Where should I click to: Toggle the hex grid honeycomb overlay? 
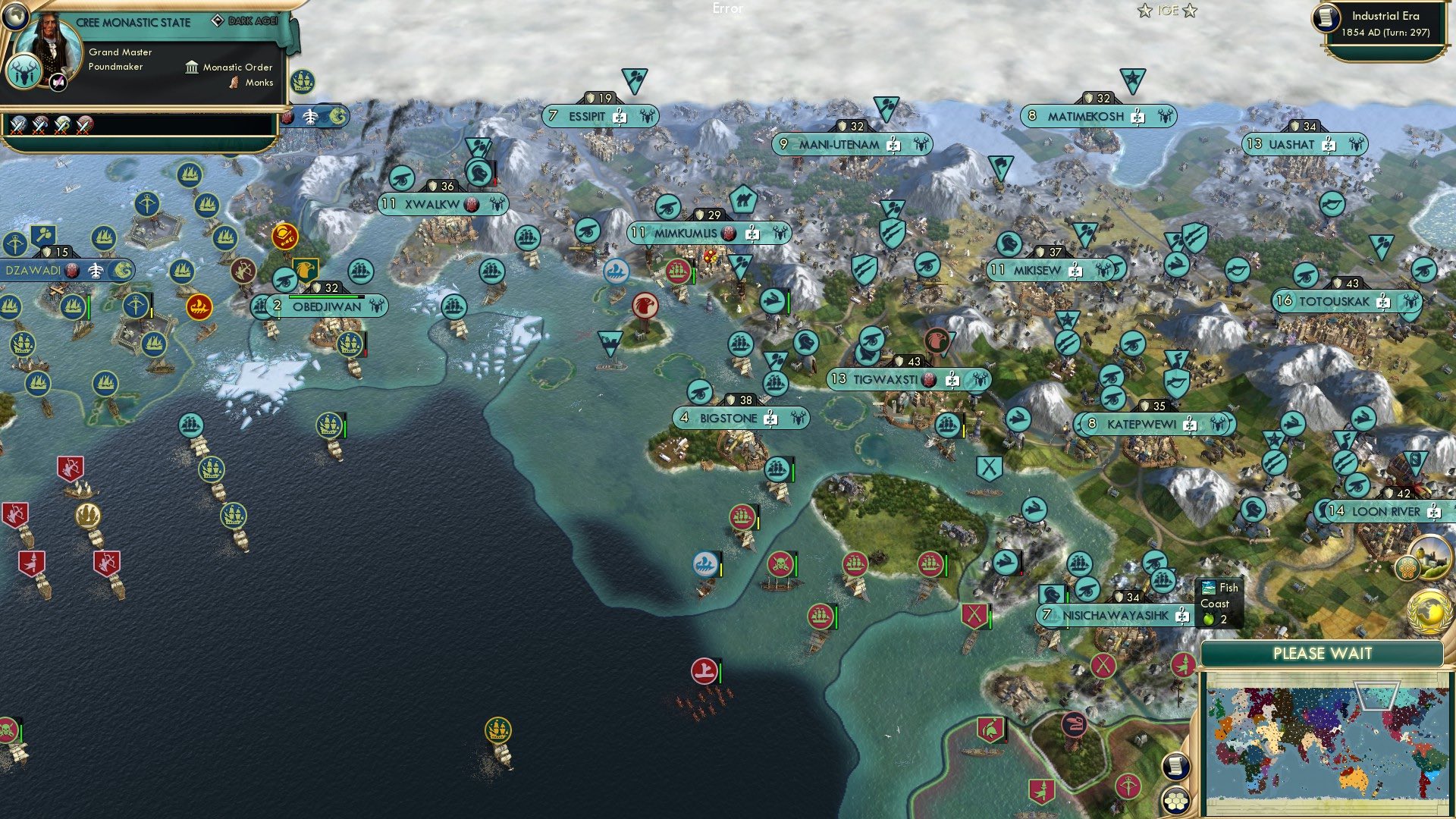(x=1176, y=801)
